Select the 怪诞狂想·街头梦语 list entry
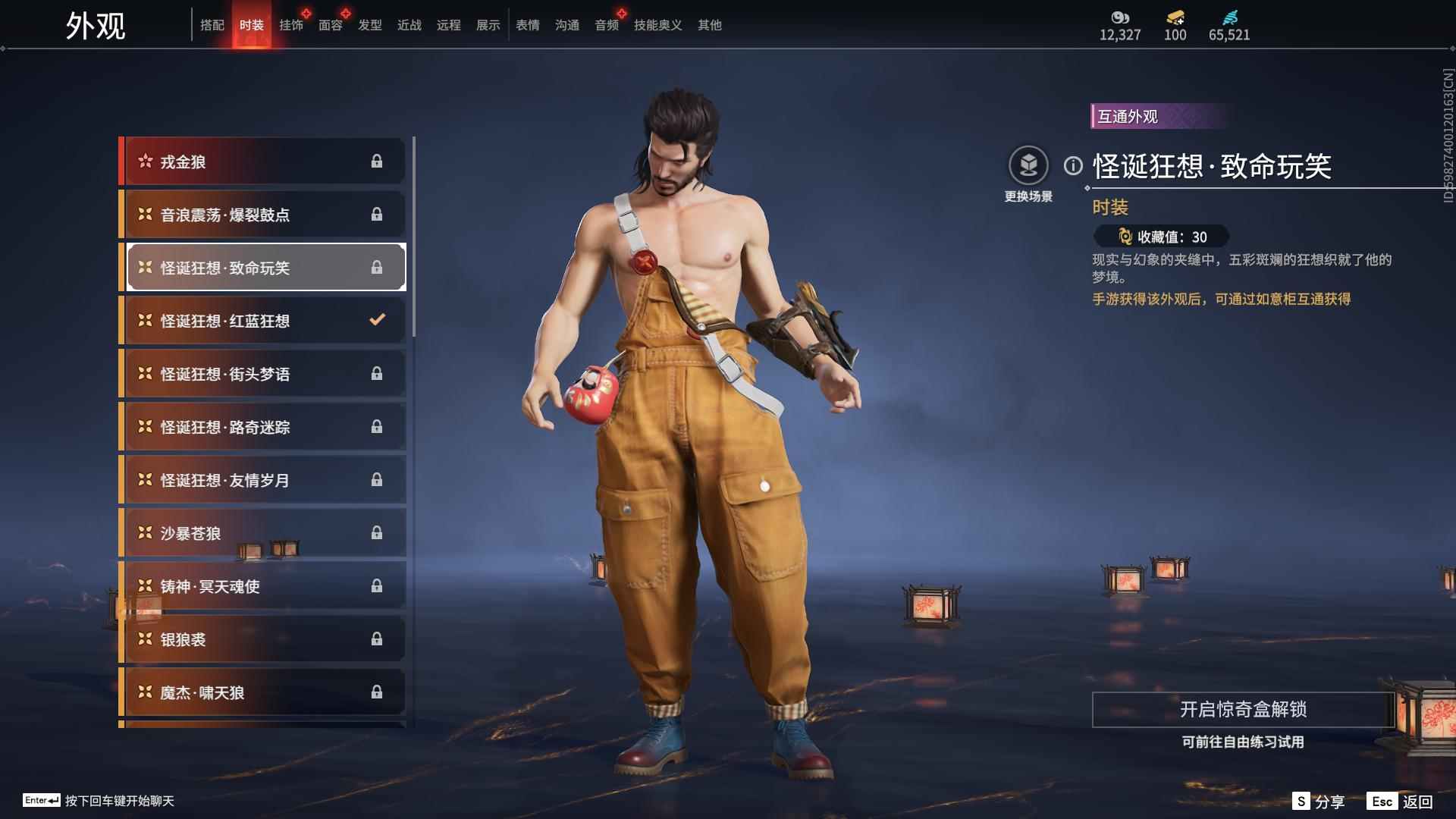This screenshot has height=819, width=1456. pos(262,373)
